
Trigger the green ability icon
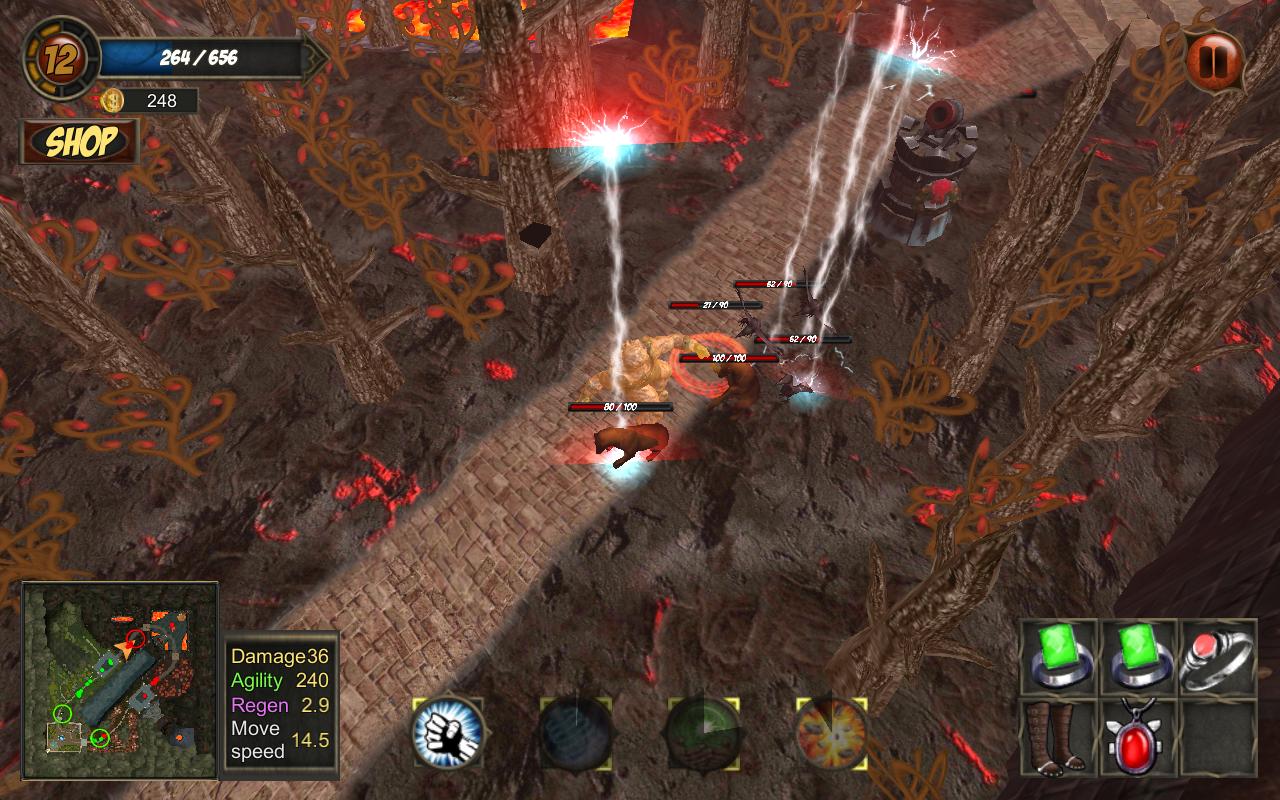coord(704,734)
